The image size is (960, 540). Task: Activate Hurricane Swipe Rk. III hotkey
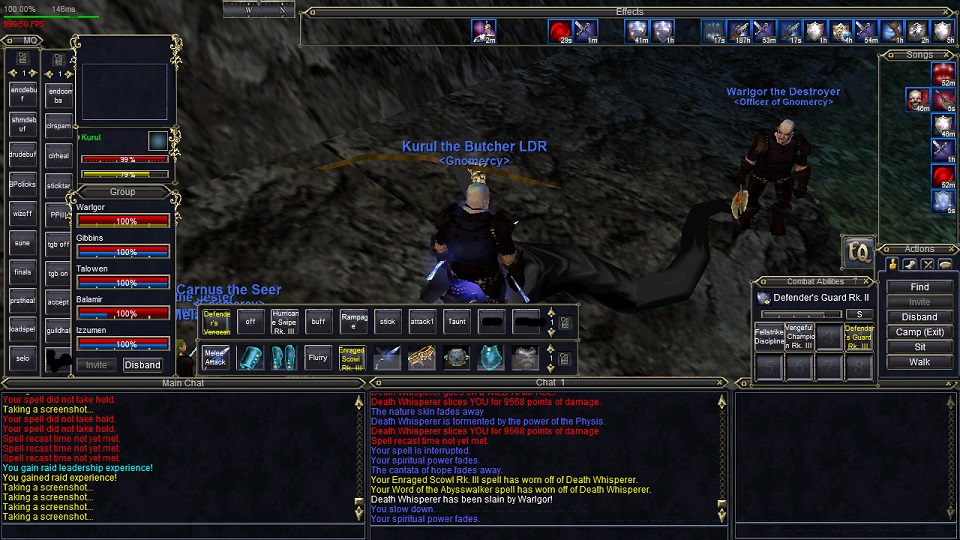click(x=285, y=321)
